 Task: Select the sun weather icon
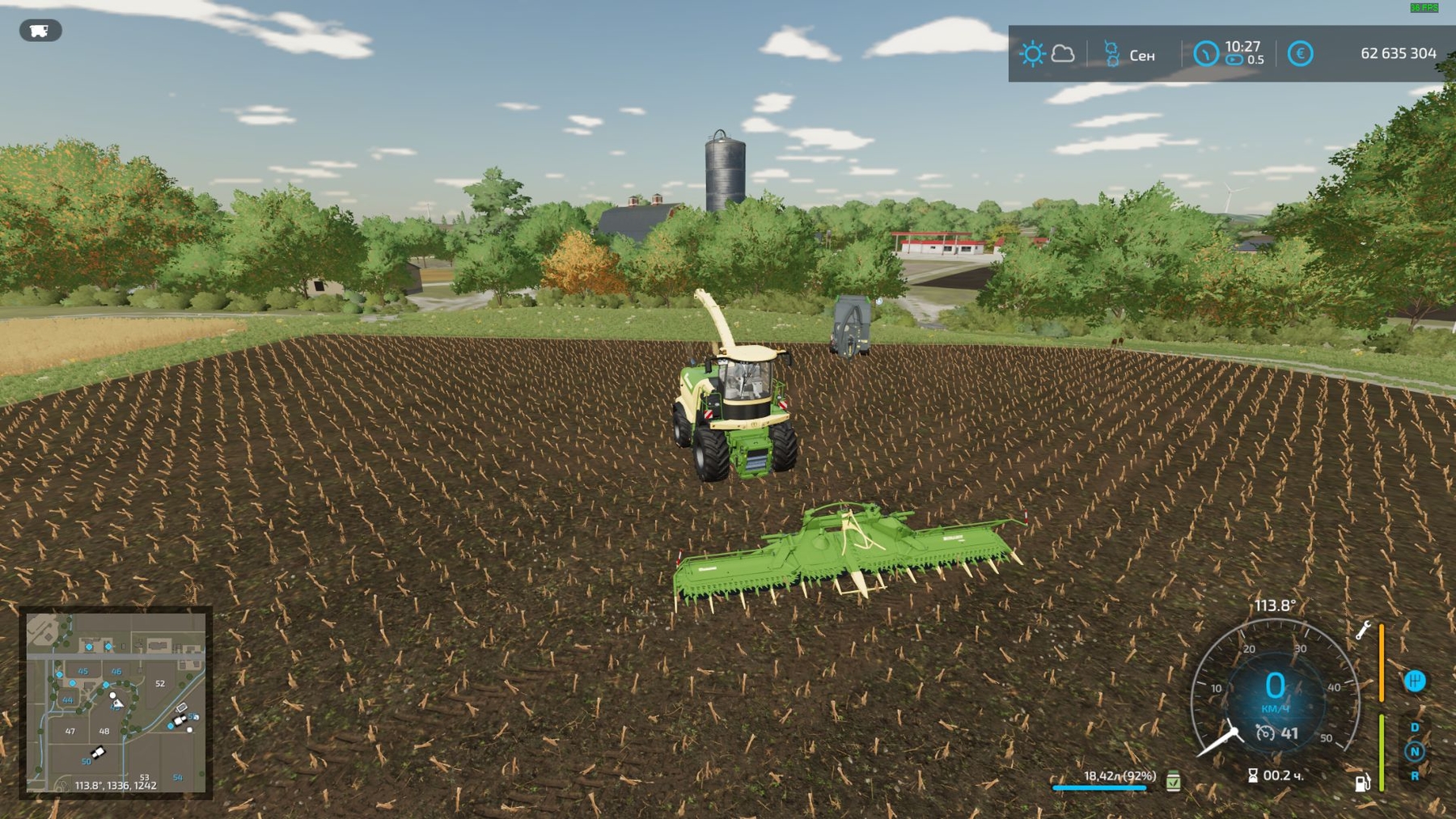pos(1032,54)
